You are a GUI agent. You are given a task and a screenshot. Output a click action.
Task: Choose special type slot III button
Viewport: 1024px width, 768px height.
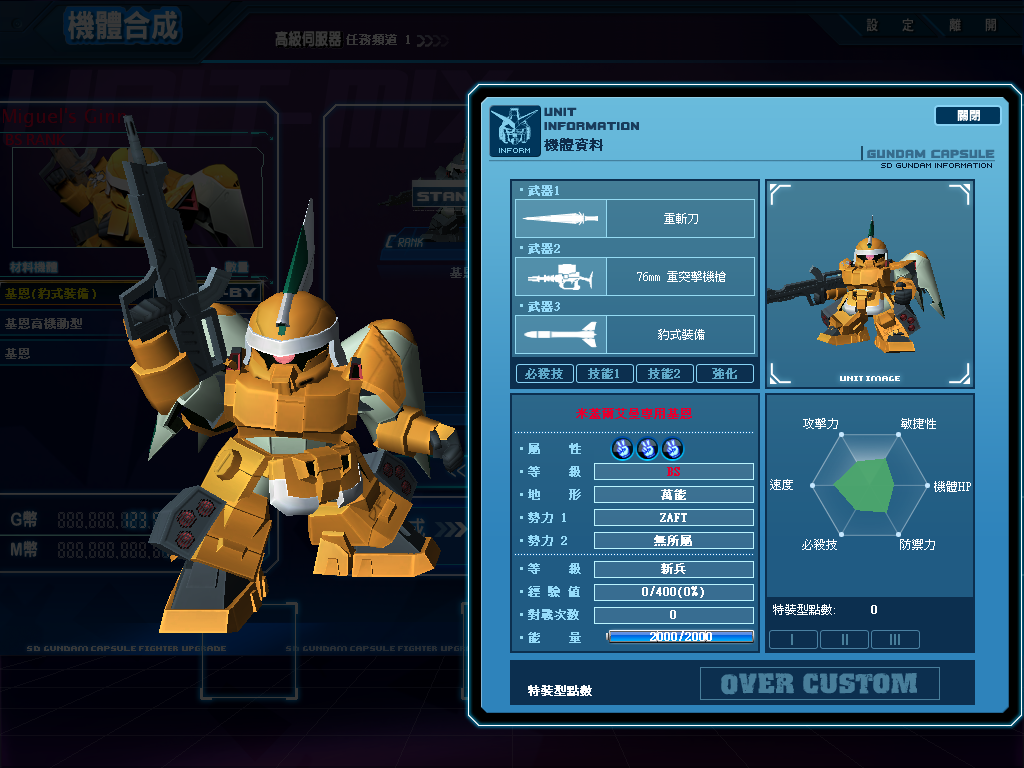[x=895, y=640]
